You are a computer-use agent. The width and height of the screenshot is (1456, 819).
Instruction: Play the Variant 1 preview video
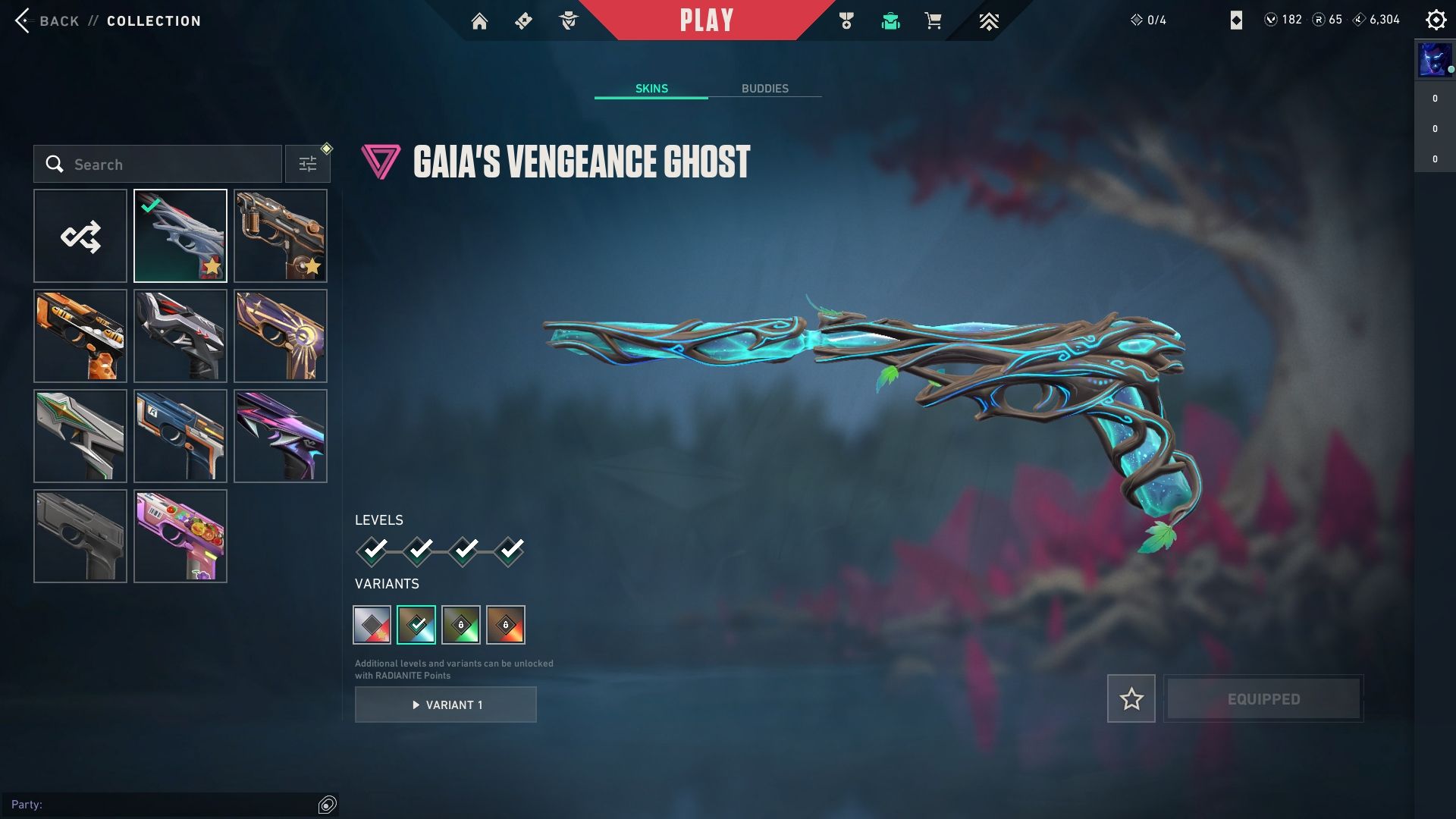pos(446,705)
